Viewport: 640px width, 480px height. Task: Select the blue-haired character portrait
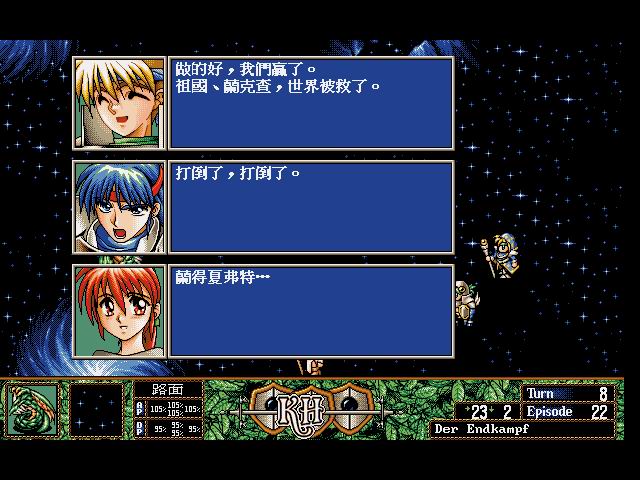tap(119, 207)
